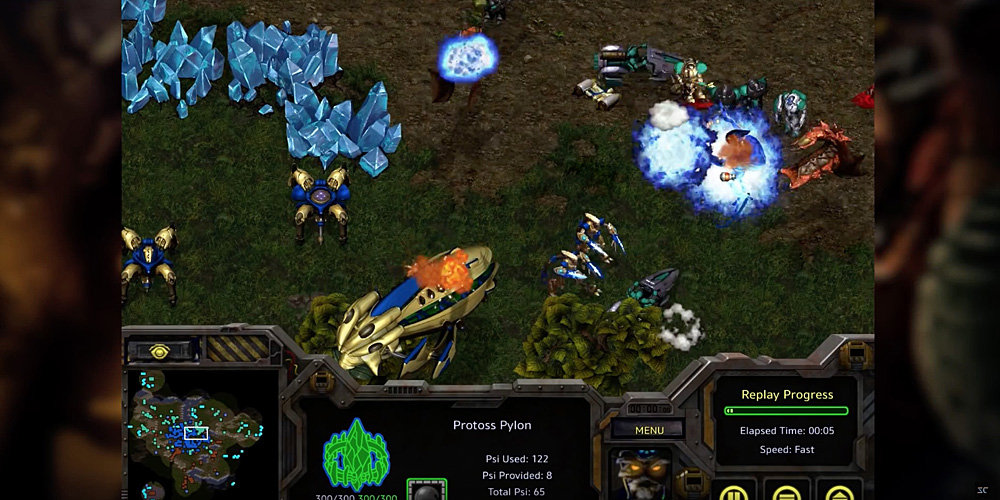Pause the replay playback
Screen dimensions: 1000x500
tap(732, 492)
